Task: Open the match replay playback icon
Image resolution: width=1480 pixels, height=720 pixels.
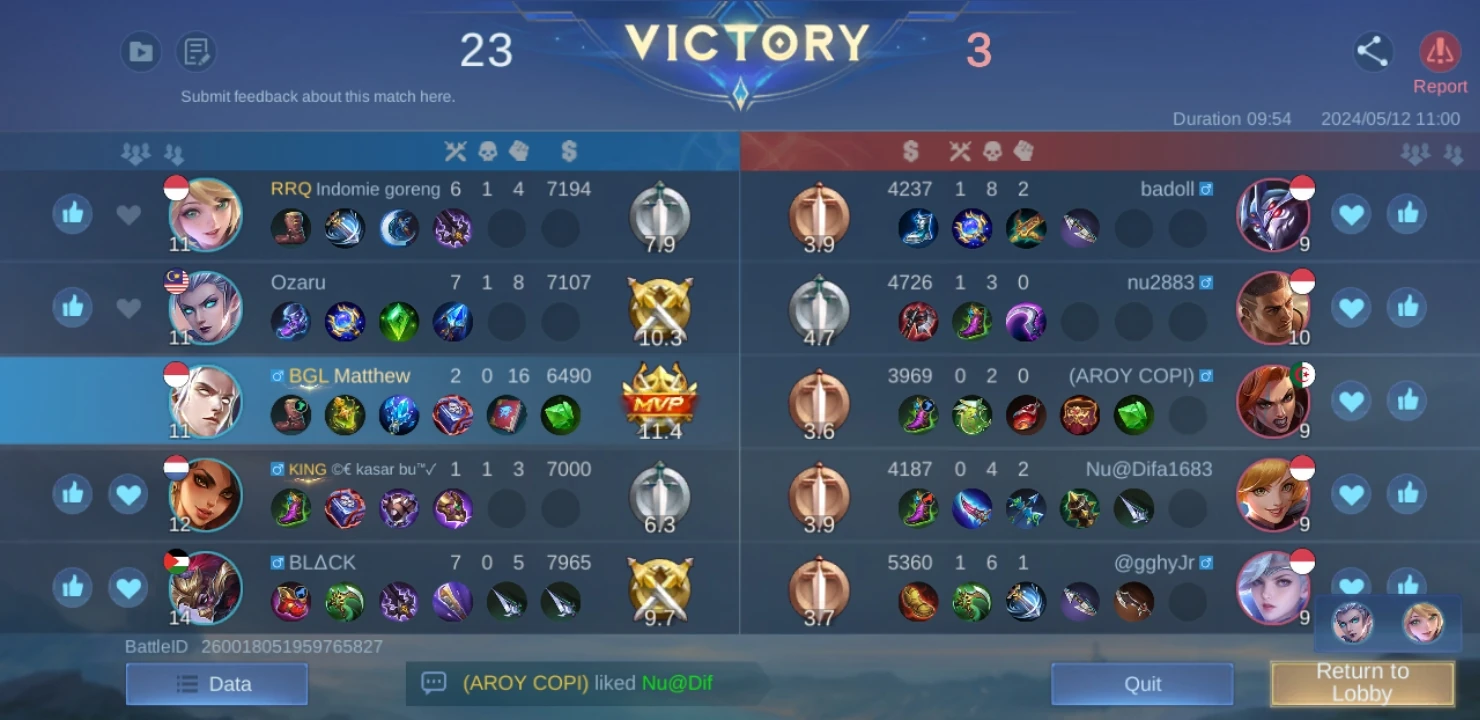Action: [141, 51]
